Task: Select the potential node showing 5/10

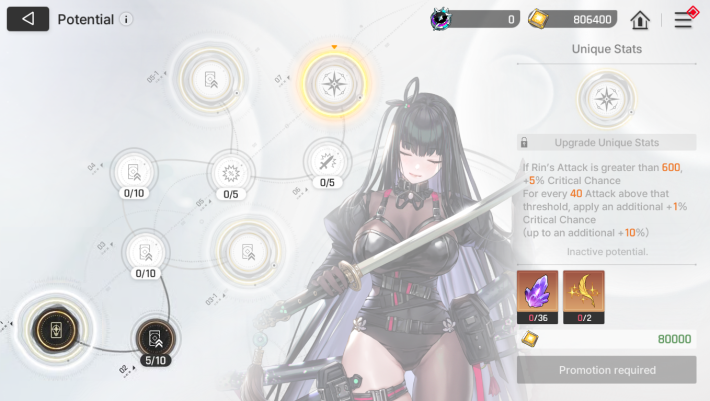Action: [154, 336]
